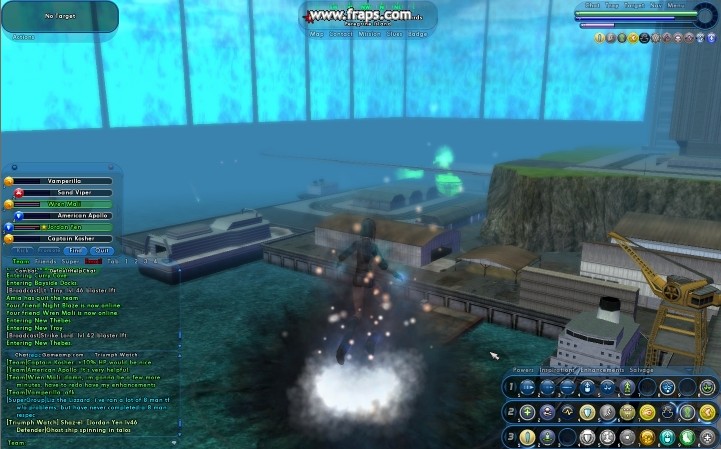Screen dimensions: 721x449
Task: Open the Inspirations tray tab
Action: 557,370
